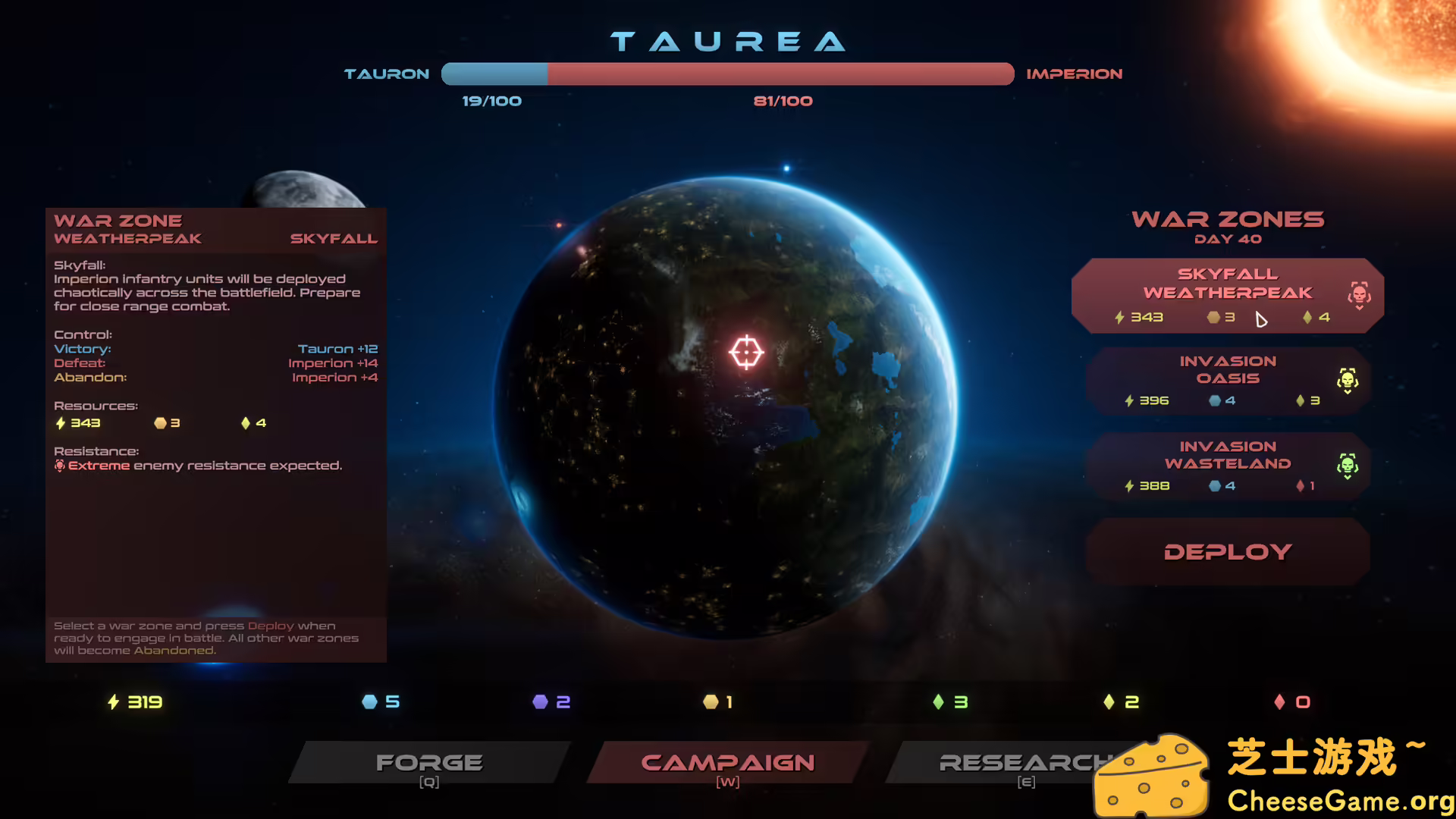Image resolution: width=1456 pixels, height=819 pixels.
Task: Expand the chevron under Skyfall Weatherpeak skull icon
Action: coord(1359,307)
